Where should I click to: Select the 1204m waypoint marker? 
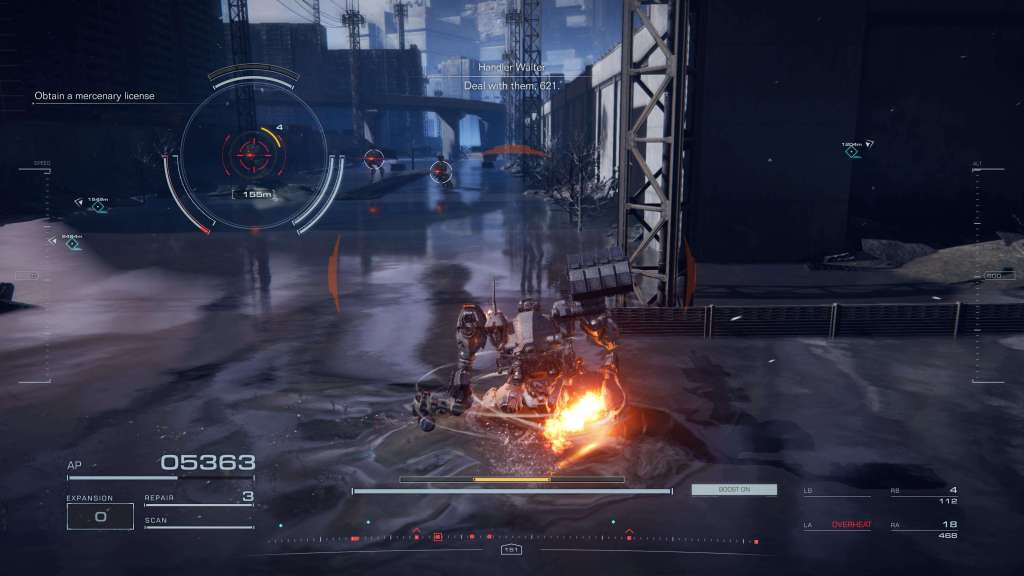pyautogui.click(x=852, y=151)
